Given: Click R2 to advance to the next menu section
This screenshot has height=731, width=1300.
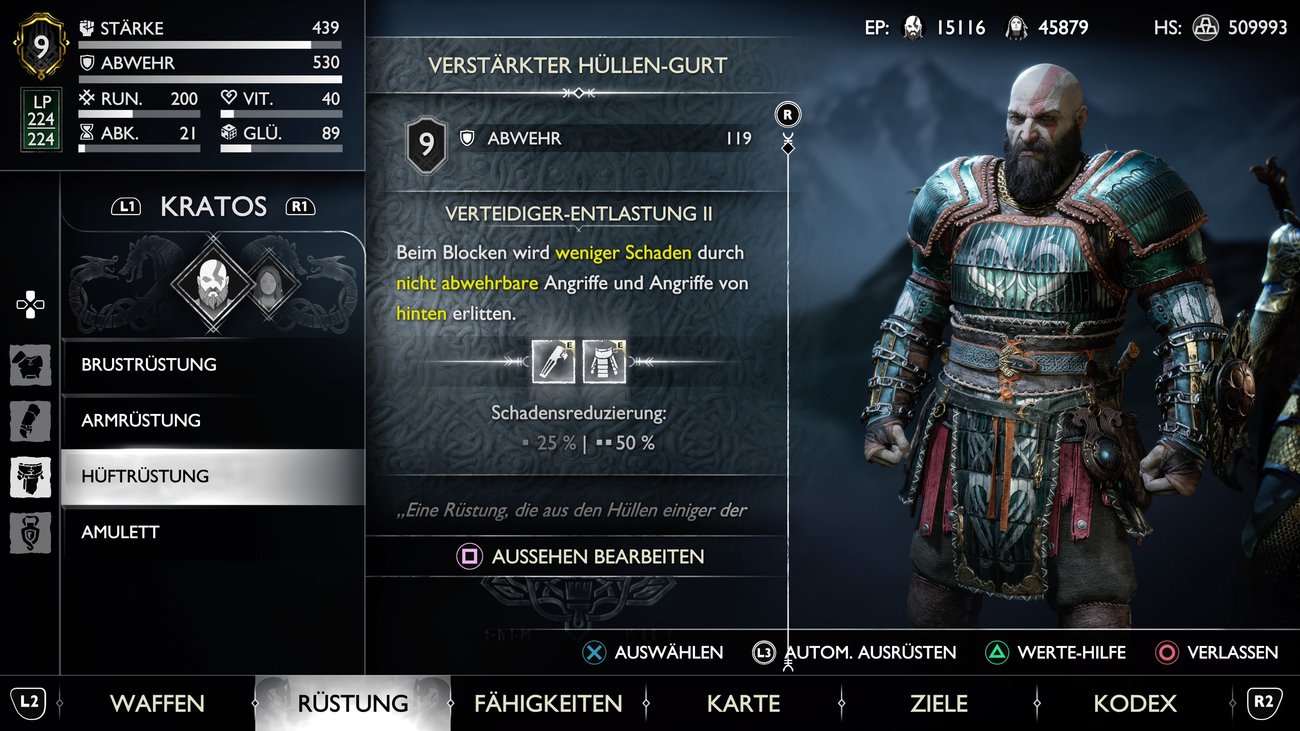Looking at the screenshot, I should point(1264,703).
